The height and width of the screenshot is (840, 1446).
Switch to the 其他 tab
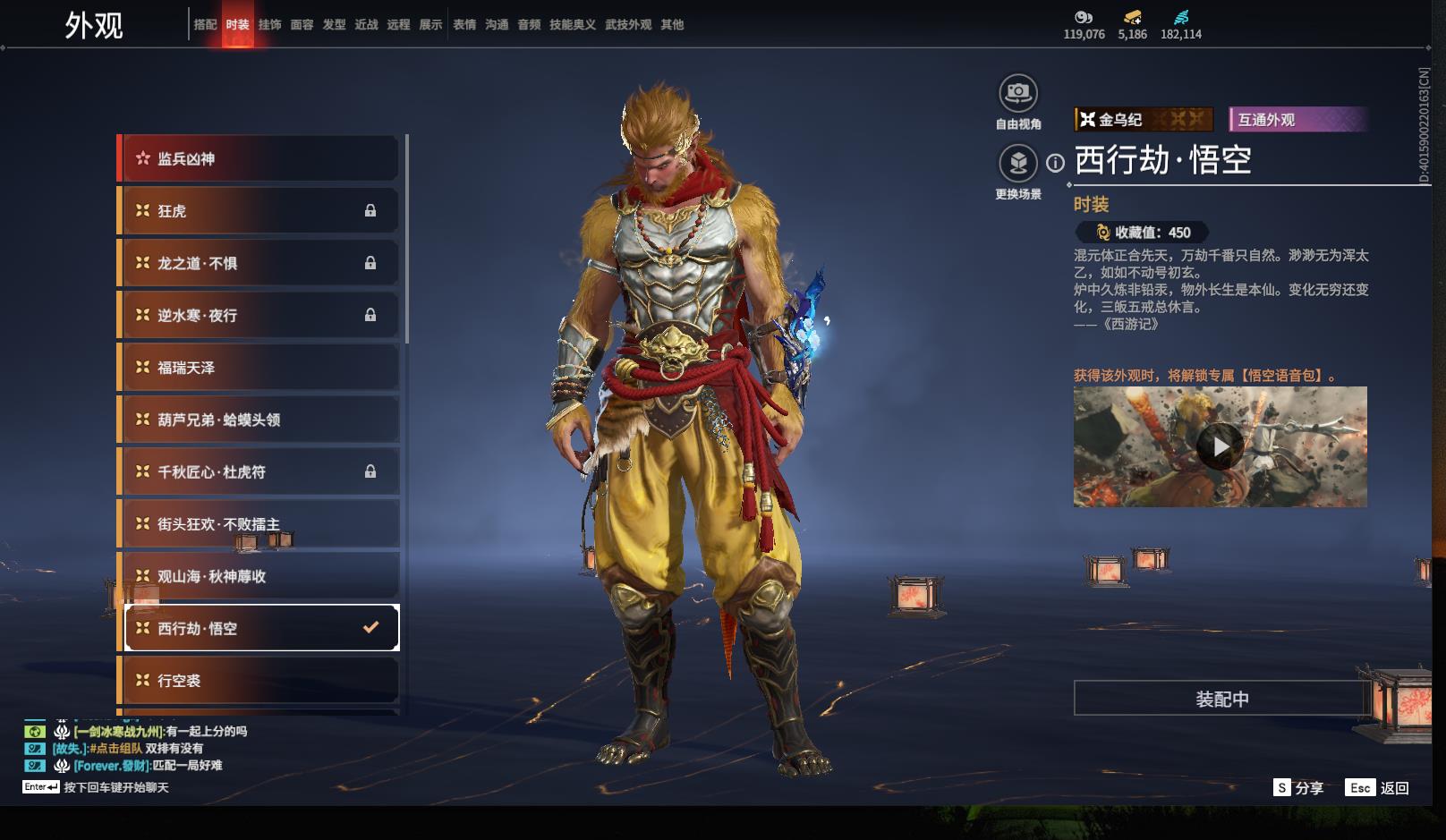coord(672,25)
